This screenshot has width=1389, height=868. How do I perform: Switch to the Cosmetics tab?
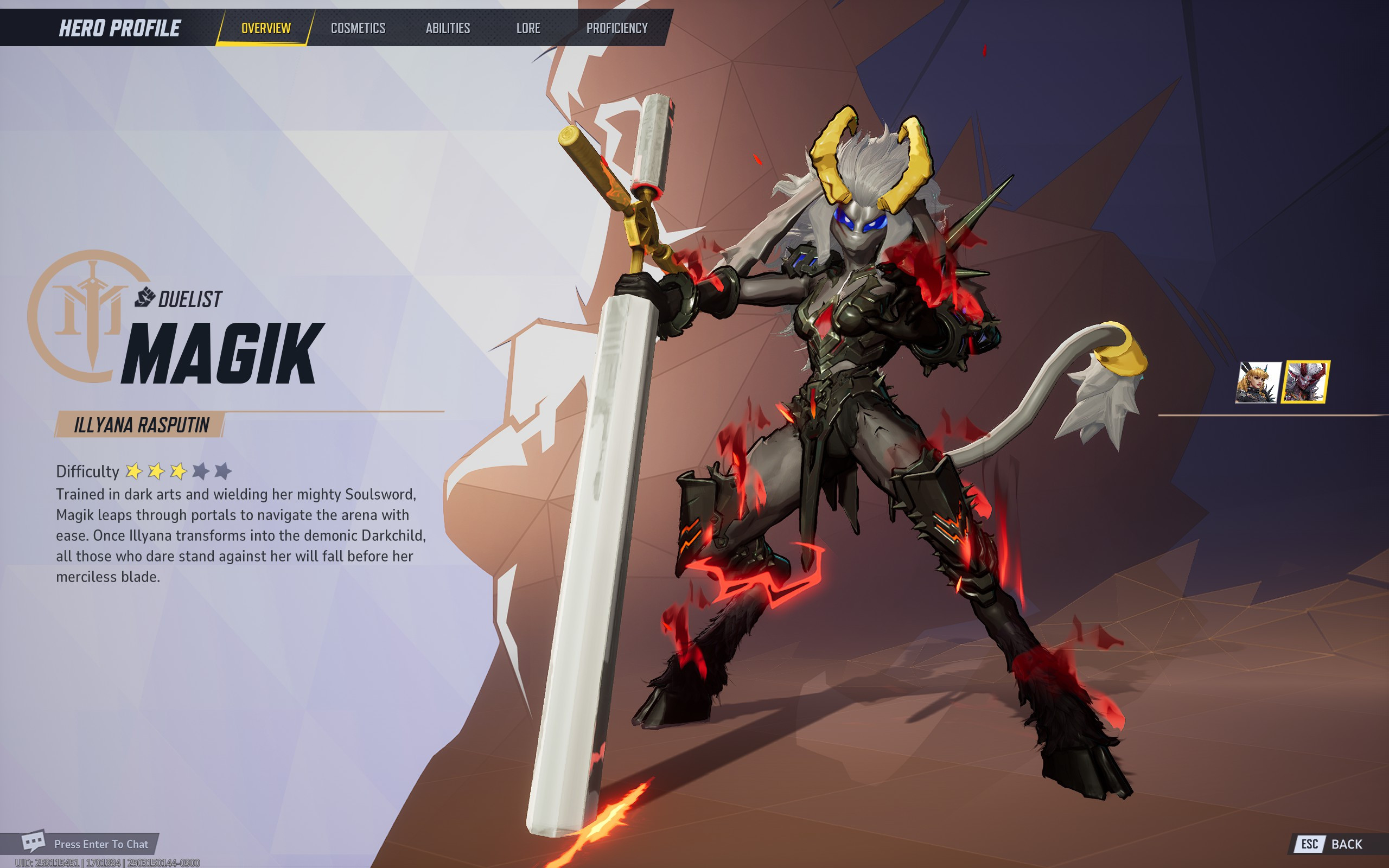tap(358, 28)
